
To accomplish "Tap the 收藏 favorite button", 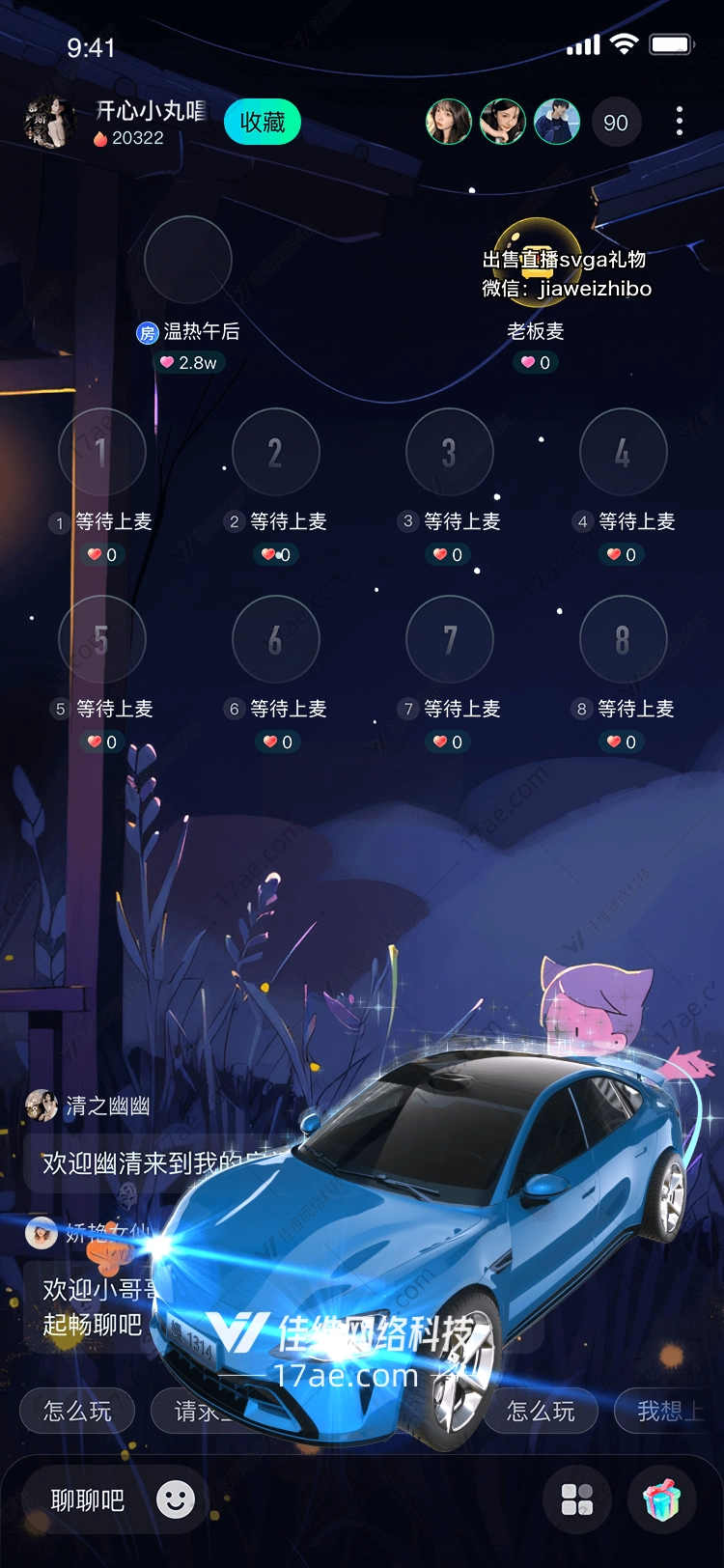I will [263, 123].
